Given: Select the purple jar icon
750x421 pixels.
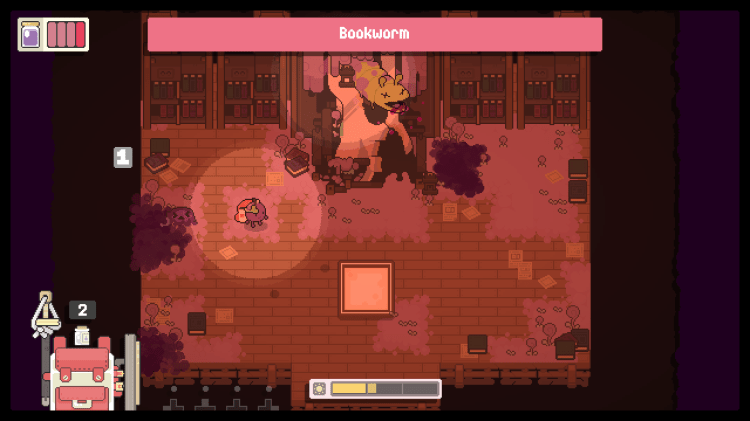Looking at the screenshot, I should (31, 34).
